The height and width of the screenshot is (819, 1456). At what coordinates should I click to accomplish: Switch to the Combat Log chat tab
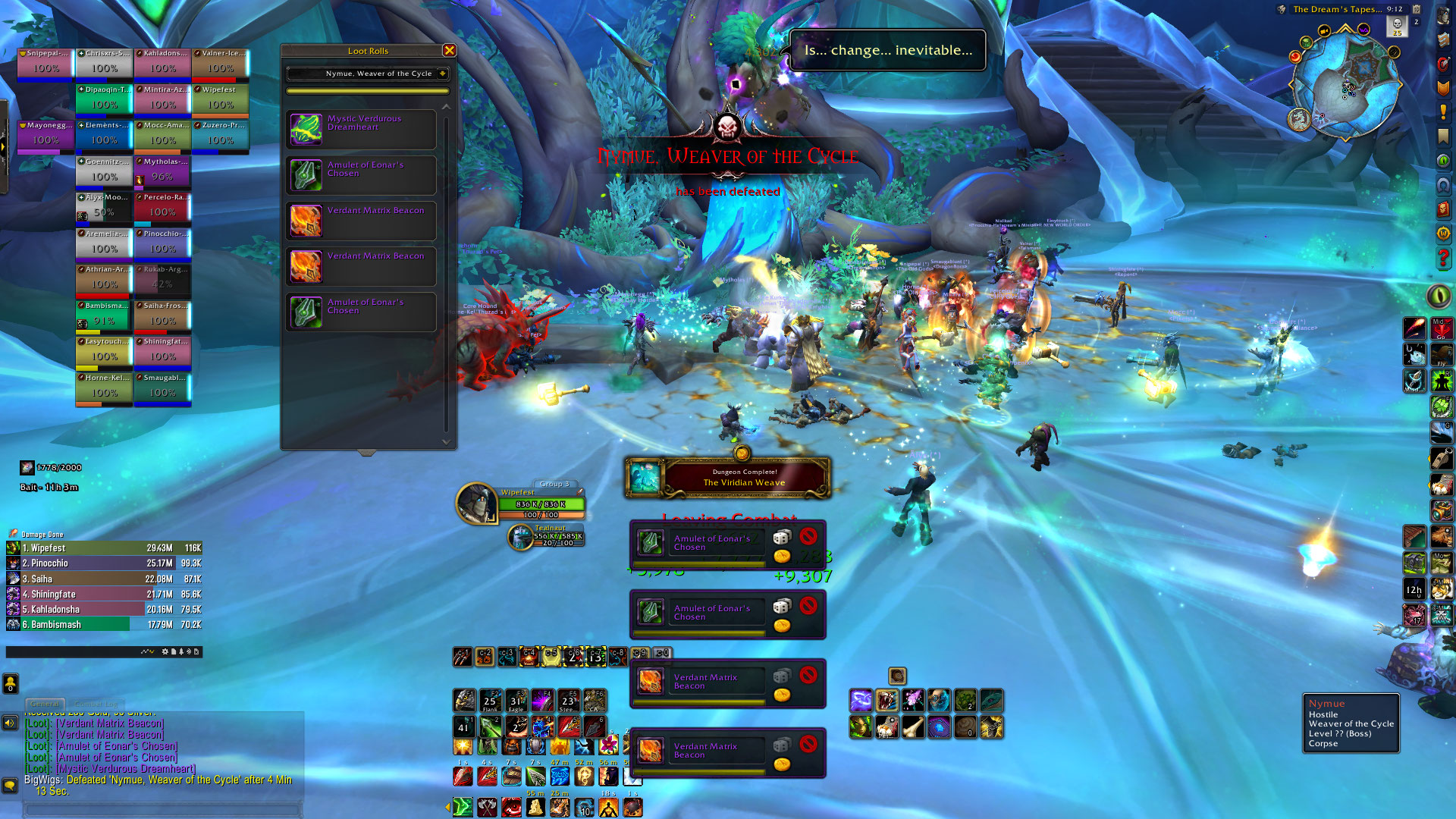[x=96, y=704]
